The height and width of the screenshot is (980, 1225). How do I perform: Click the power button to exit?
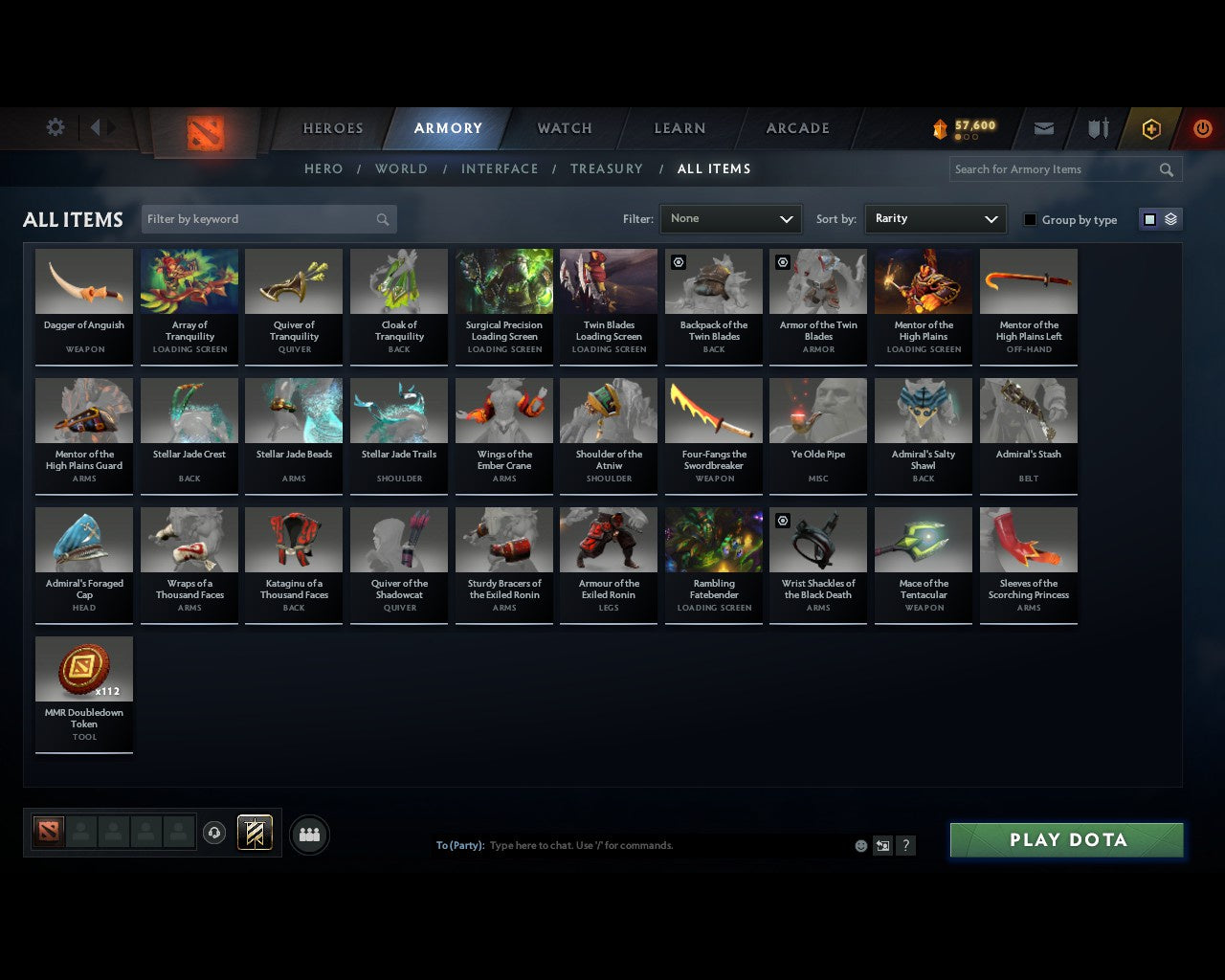(x=1202, y=127)
